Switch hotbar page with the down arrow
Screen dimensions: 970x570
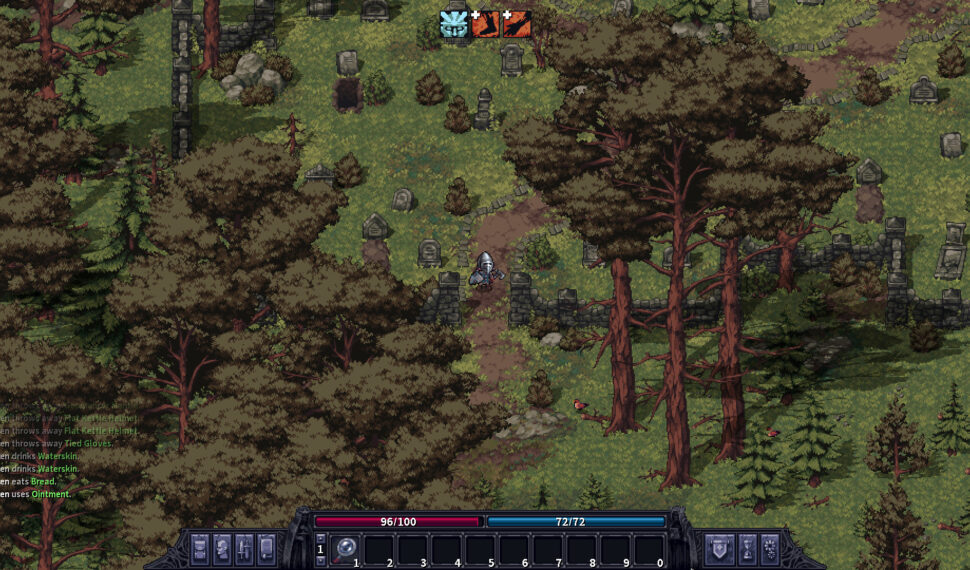point(321,560)
